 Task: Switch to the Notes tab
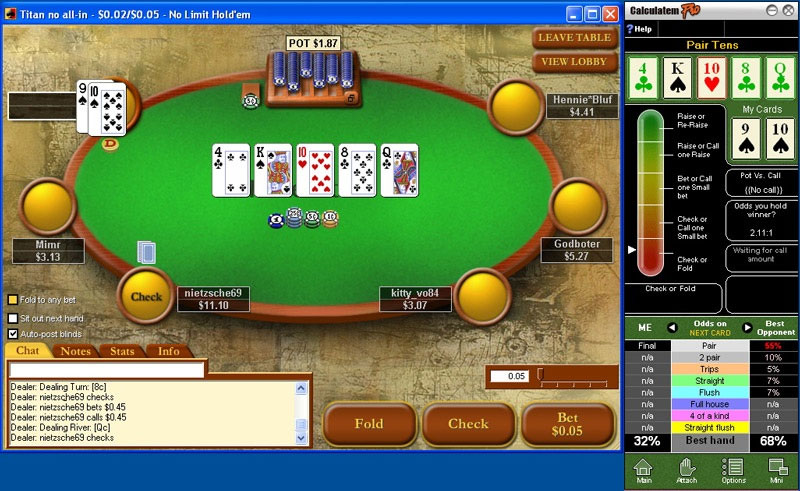(x=75, y=351)
